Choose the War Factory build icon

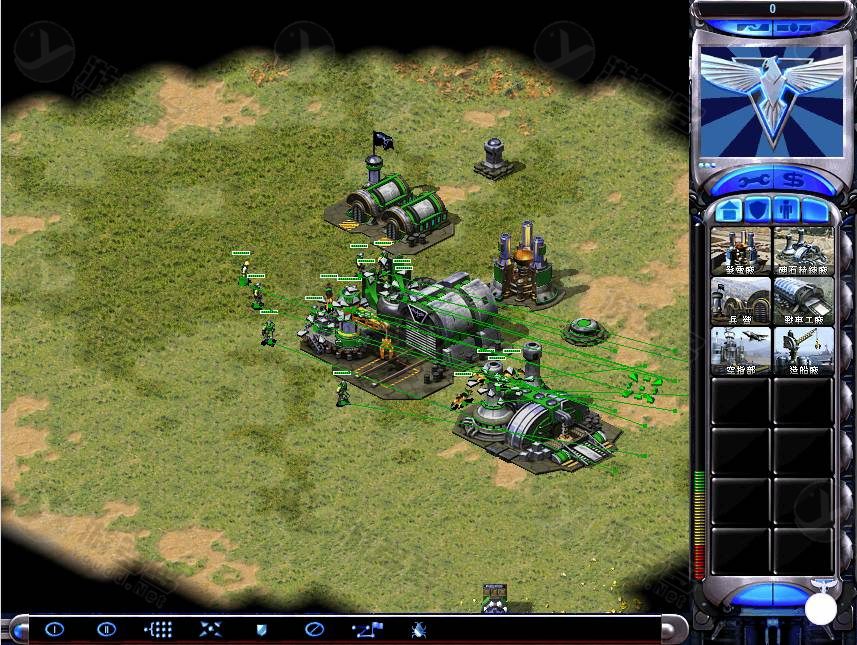803,300
